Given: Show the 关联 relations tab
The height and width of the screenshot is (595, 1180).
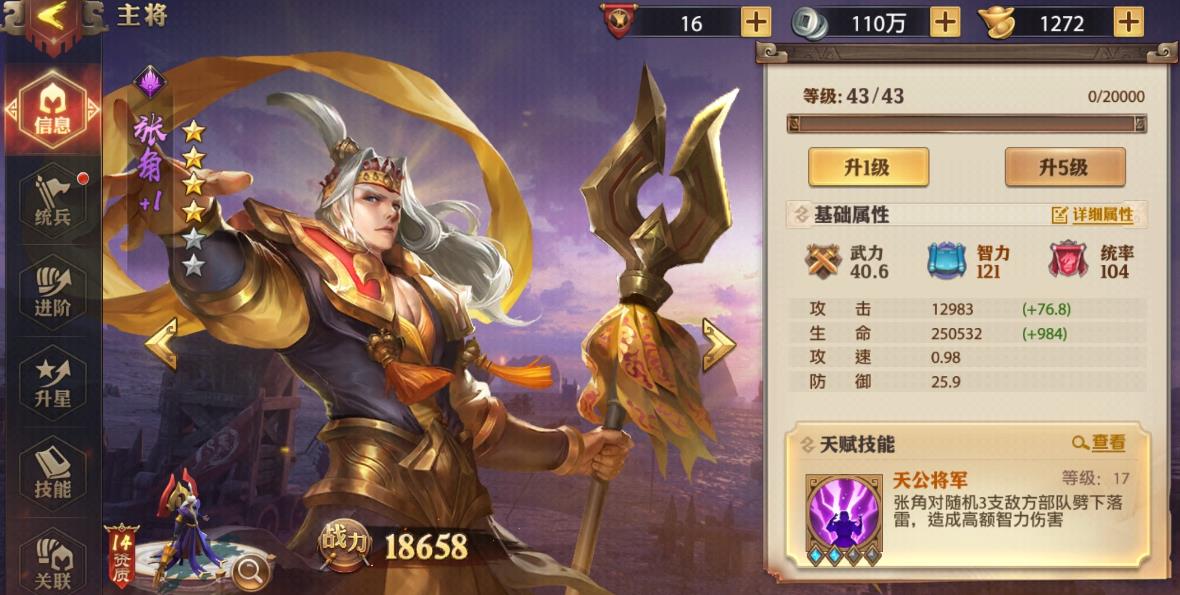Looking at the screenshot, I should coord(52,564).
